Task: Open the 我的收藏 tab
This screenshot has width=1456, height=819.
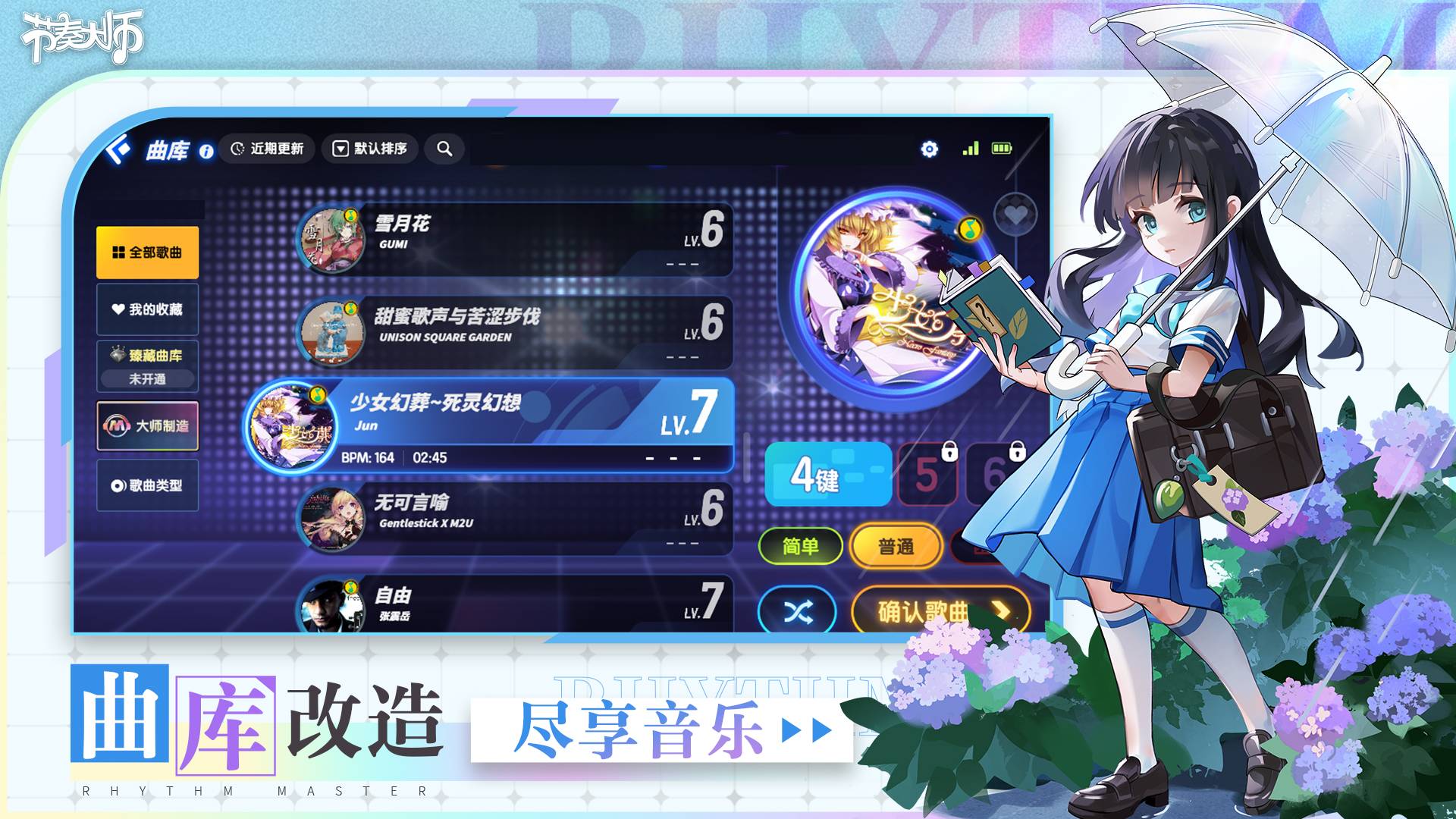Action: click(x=147, y=311)
